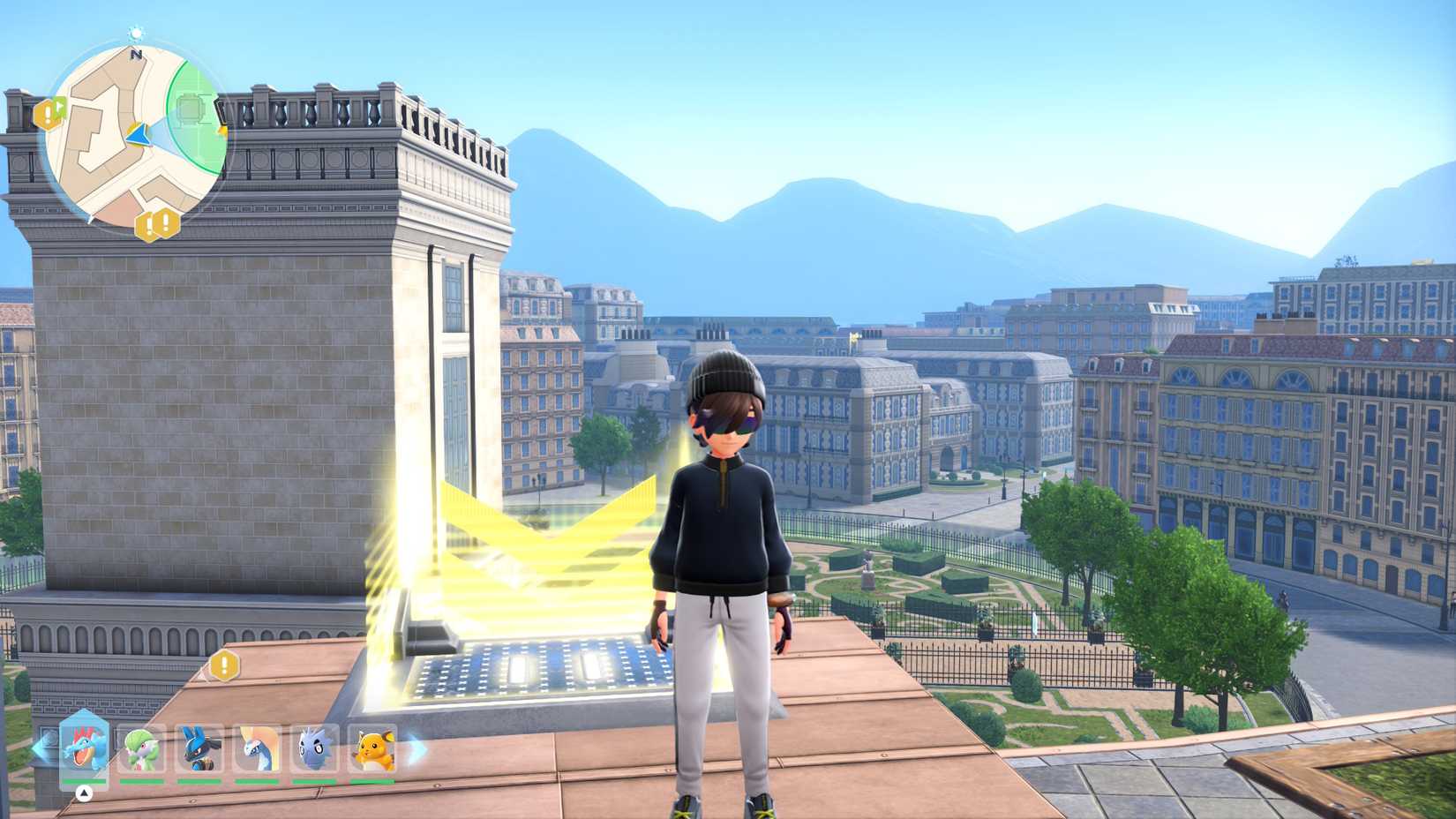The height and width of the screenshot is (819, 1456).
Task: Click the right blue arrow beside the party
Action: pyautogui.click(x=415, y=748)
